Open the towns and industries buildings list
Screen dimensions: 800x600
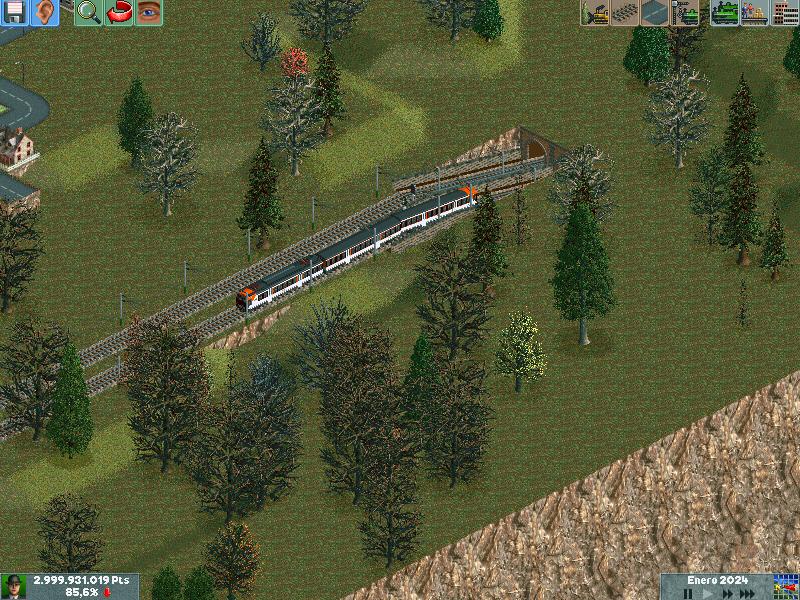point(785,12)
